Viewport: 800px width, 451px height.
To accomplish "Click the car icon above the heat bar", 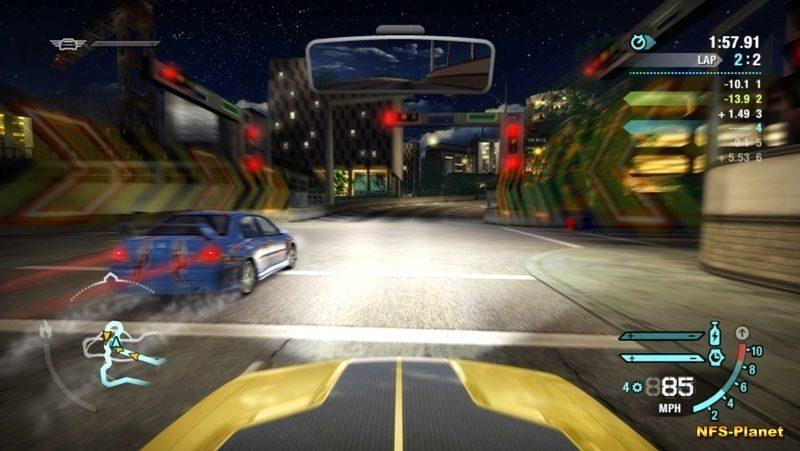I will coord(70,43).
